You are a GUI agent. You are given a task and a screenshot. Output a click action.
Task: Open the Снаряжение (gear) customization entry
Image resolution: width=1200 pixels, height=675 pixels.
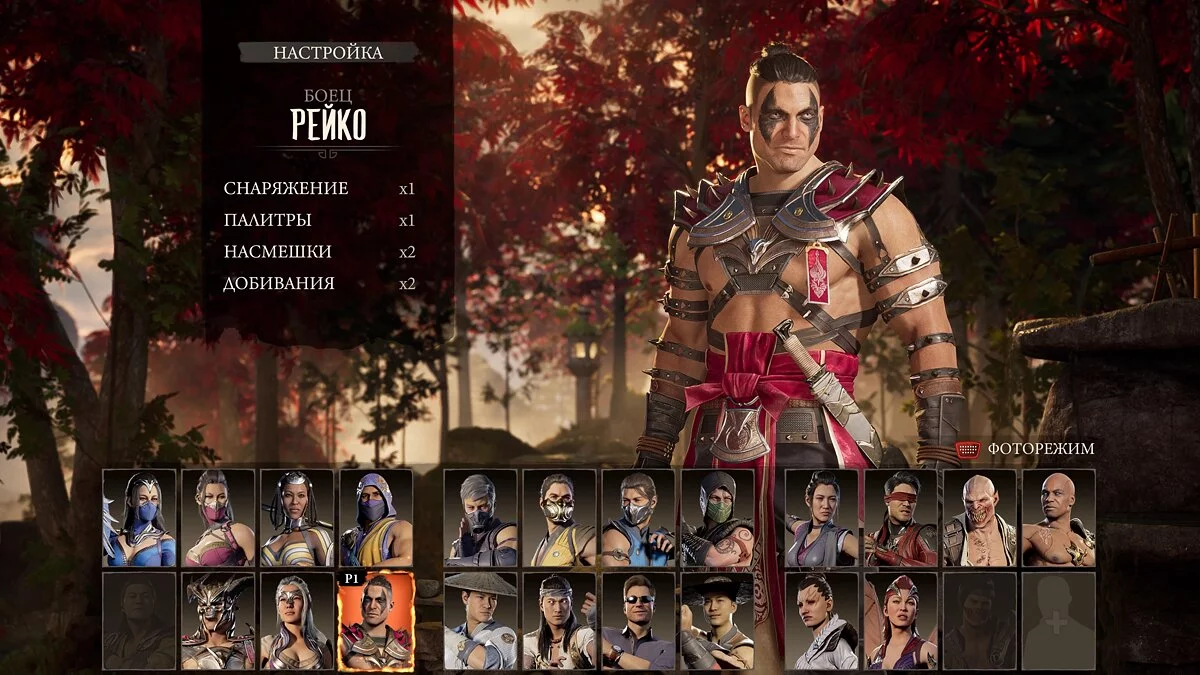pyautogui.click(x=286, y=188)
